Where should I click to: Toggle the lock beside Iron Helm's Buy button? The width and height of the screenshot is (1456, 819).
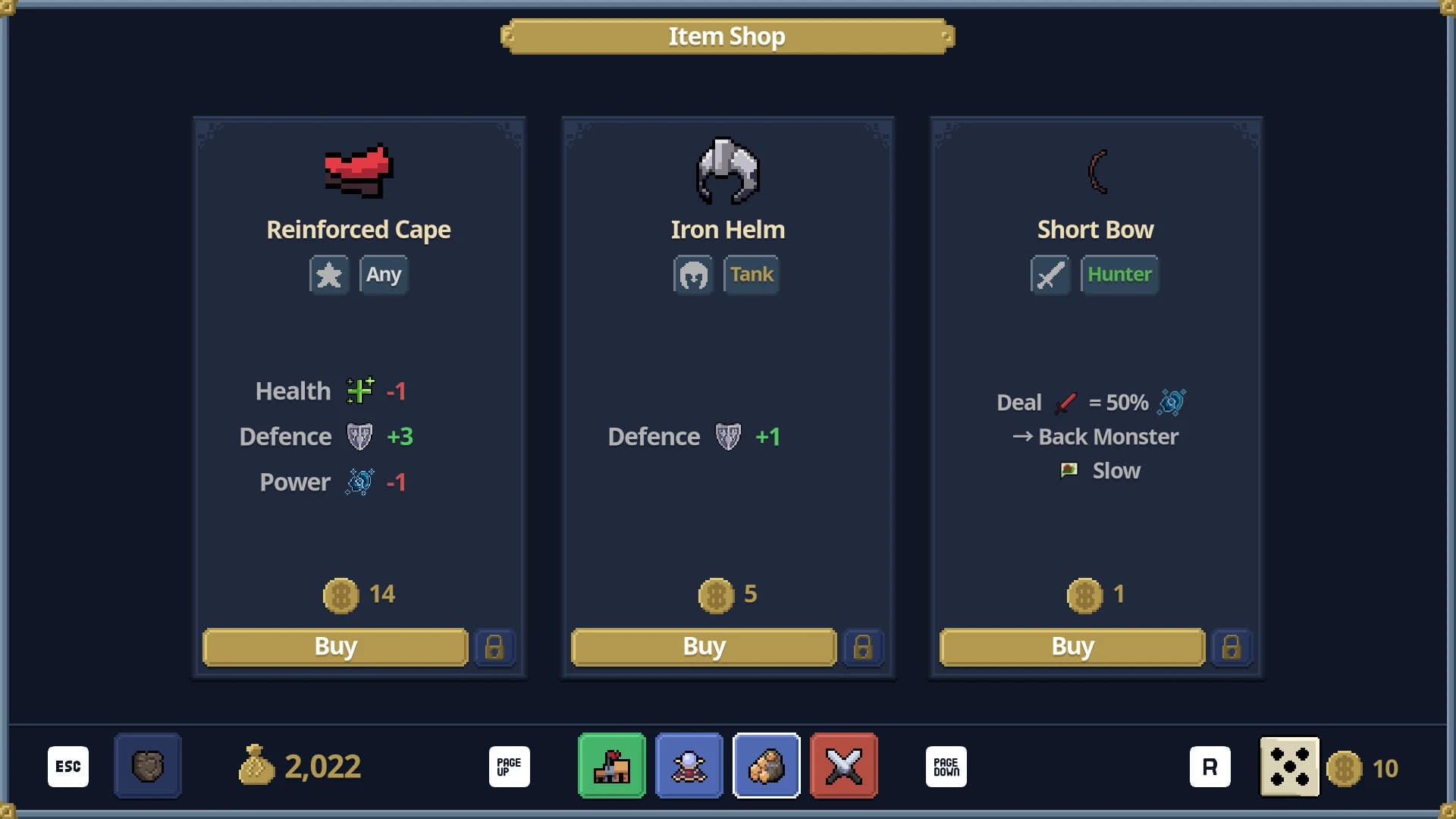[x=864, y=647]
